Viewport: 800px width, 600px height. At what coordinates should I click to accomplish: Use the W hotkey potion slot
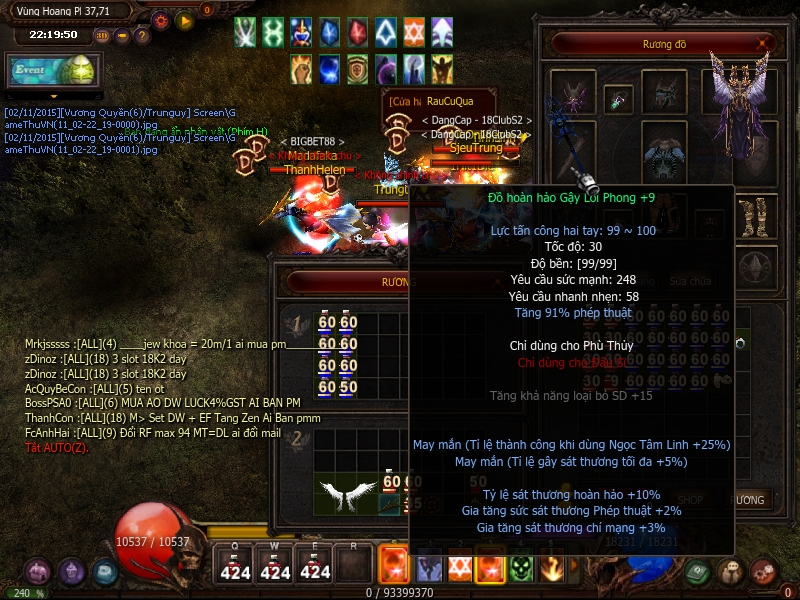[275, 565]
